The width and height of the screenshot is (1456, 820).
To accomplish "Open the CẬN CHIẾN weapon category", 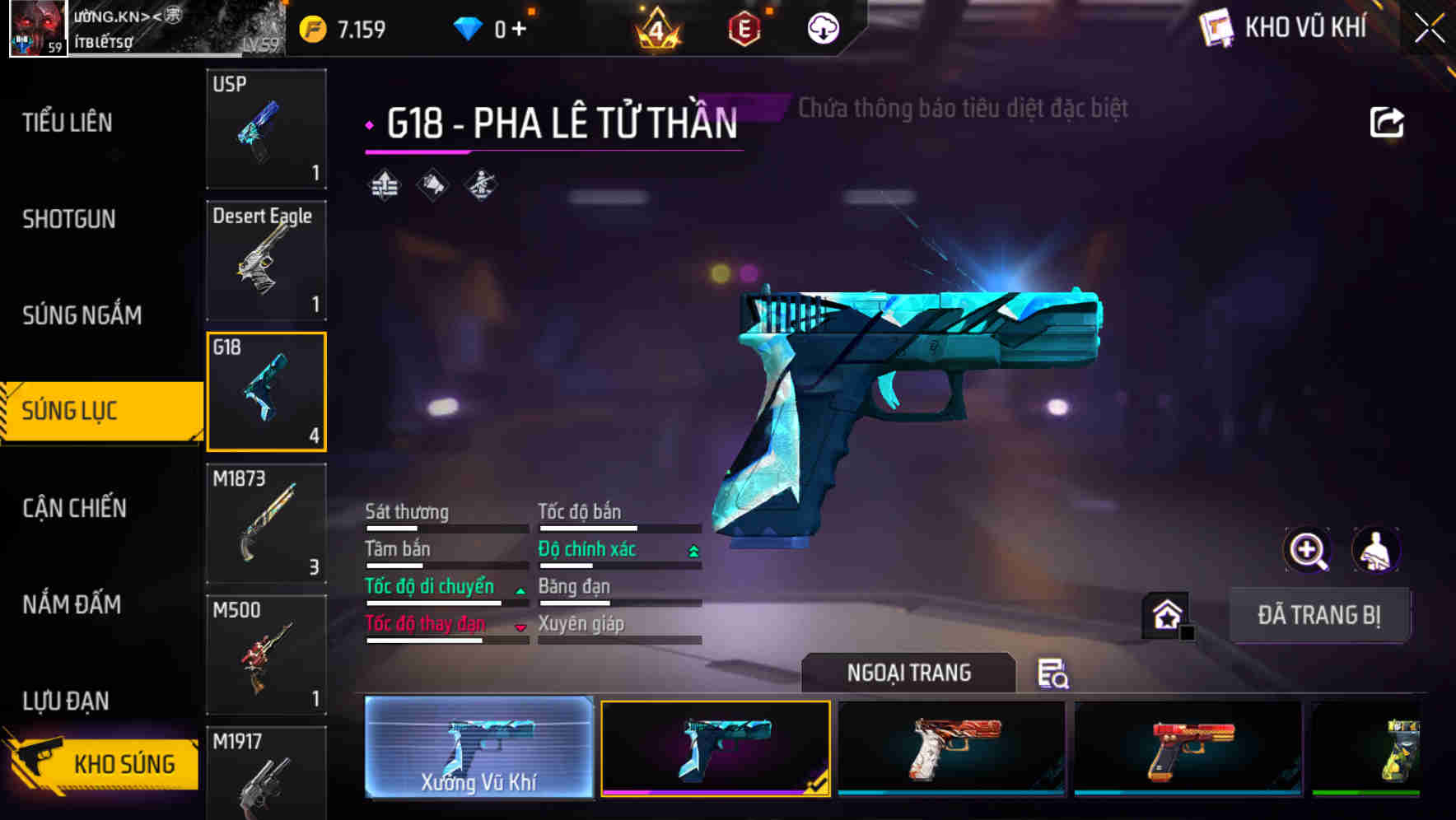I will click(76, 509).
